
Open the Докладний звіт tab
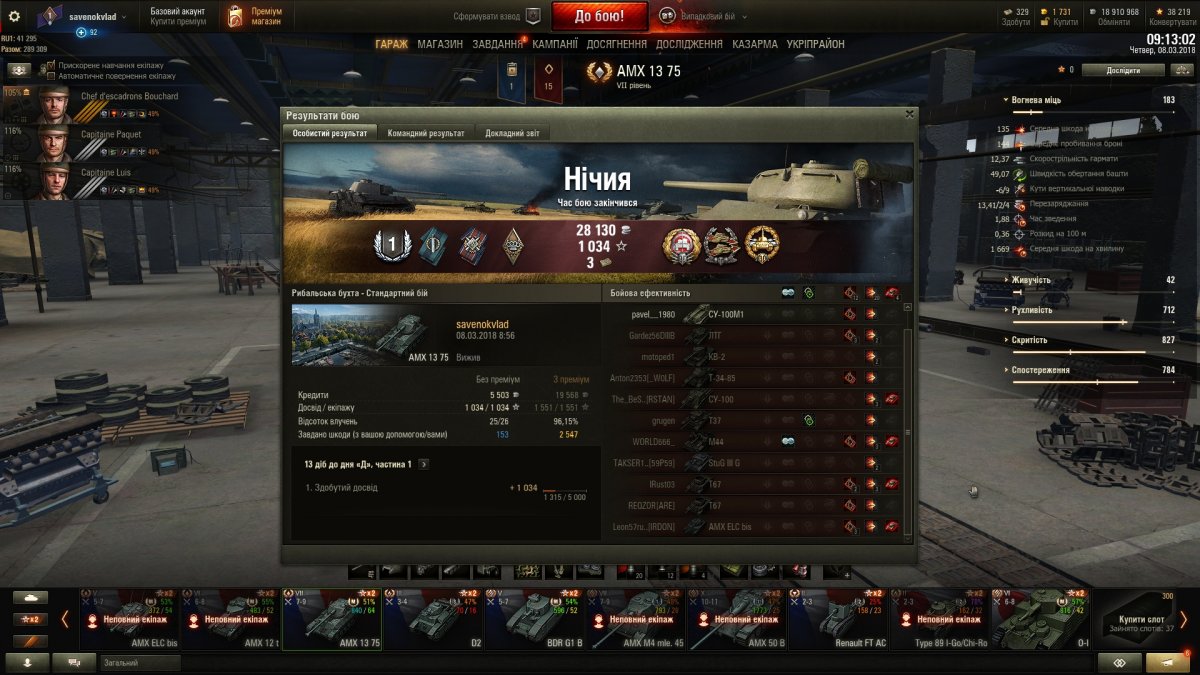[x=513, y=133]
